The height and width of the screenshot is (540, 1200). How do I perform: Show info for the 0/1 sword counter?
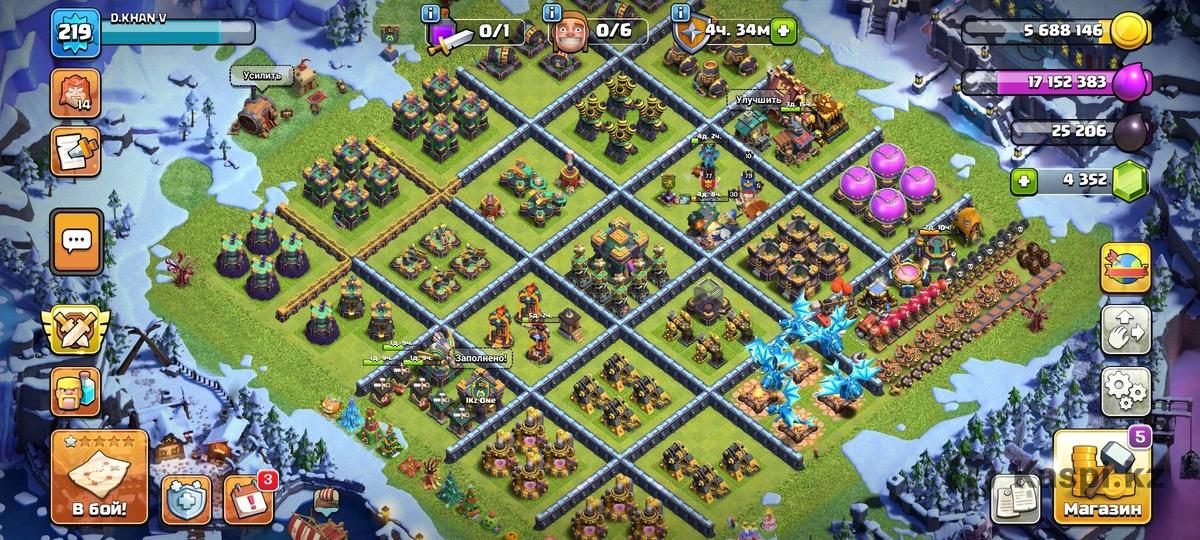tap(431, 13)
